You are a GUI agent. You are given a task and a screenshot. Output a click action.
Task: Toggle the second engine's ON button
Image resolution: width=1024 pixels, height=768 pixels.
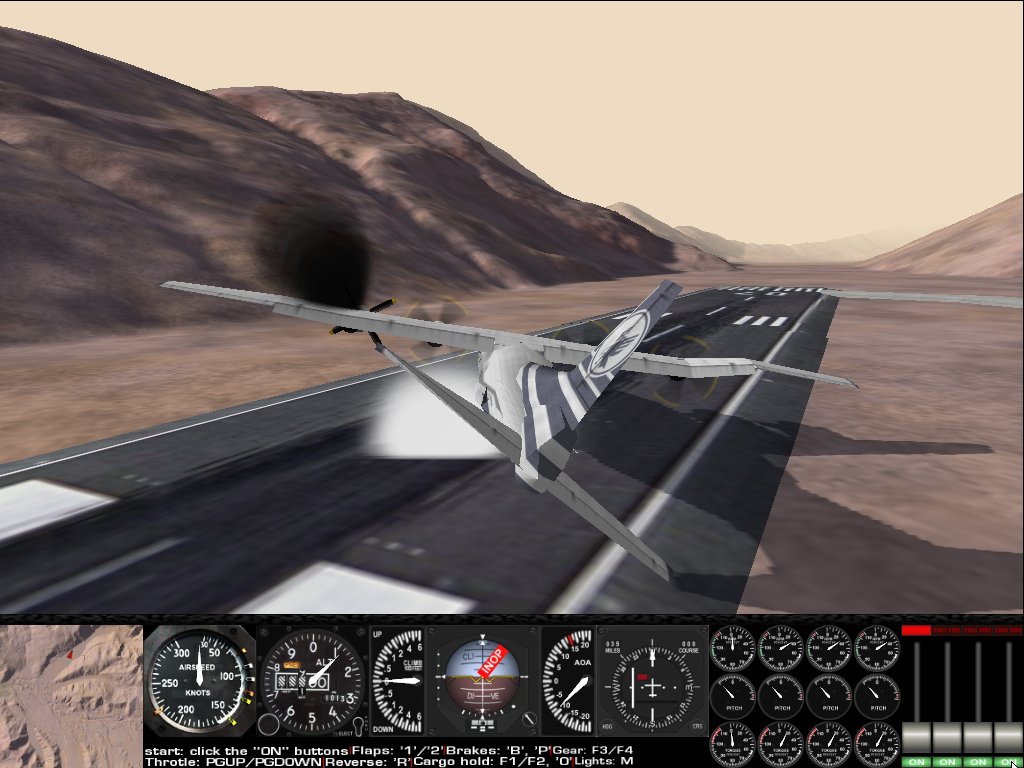[x=947, y=762]
